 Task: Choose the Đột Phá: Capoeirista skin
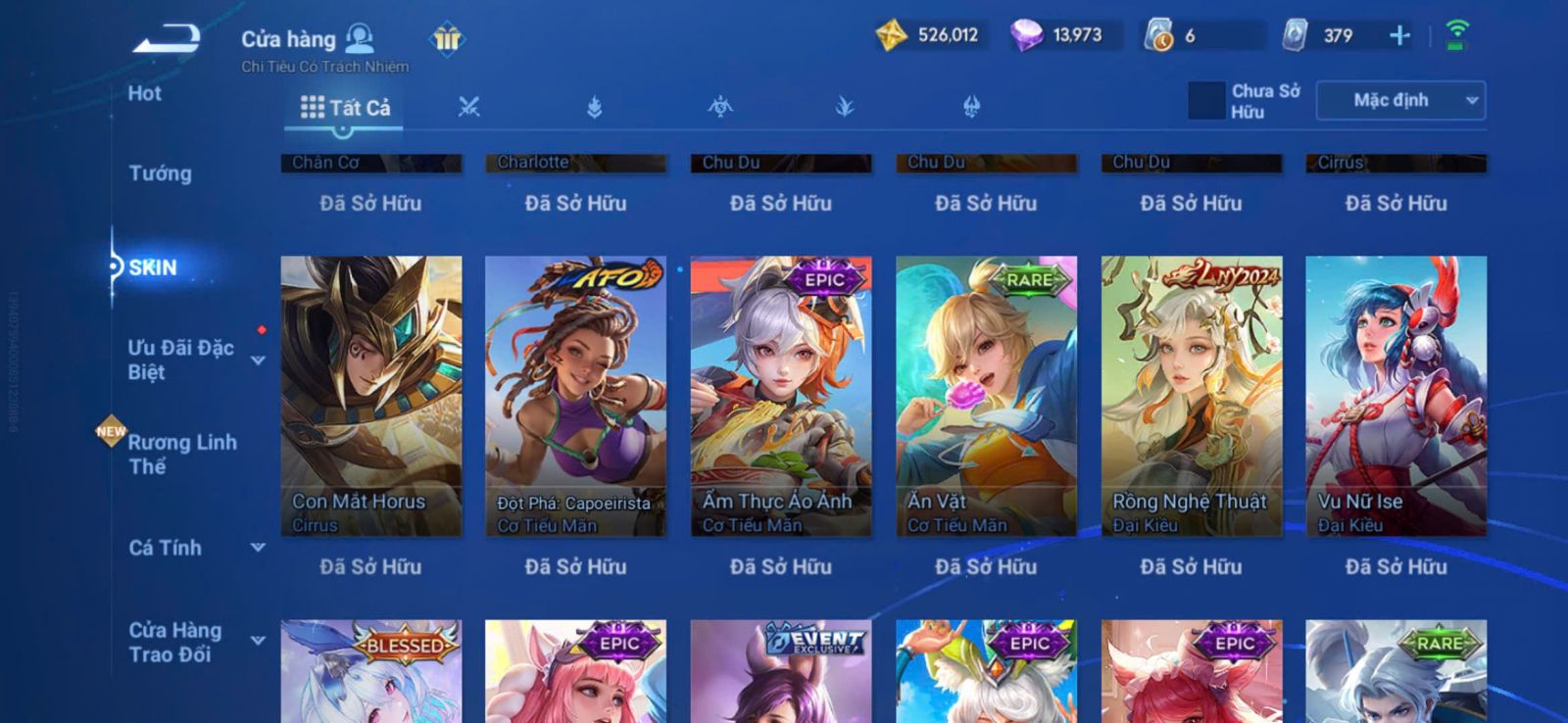pyautogui.click(x=575, y=396)
